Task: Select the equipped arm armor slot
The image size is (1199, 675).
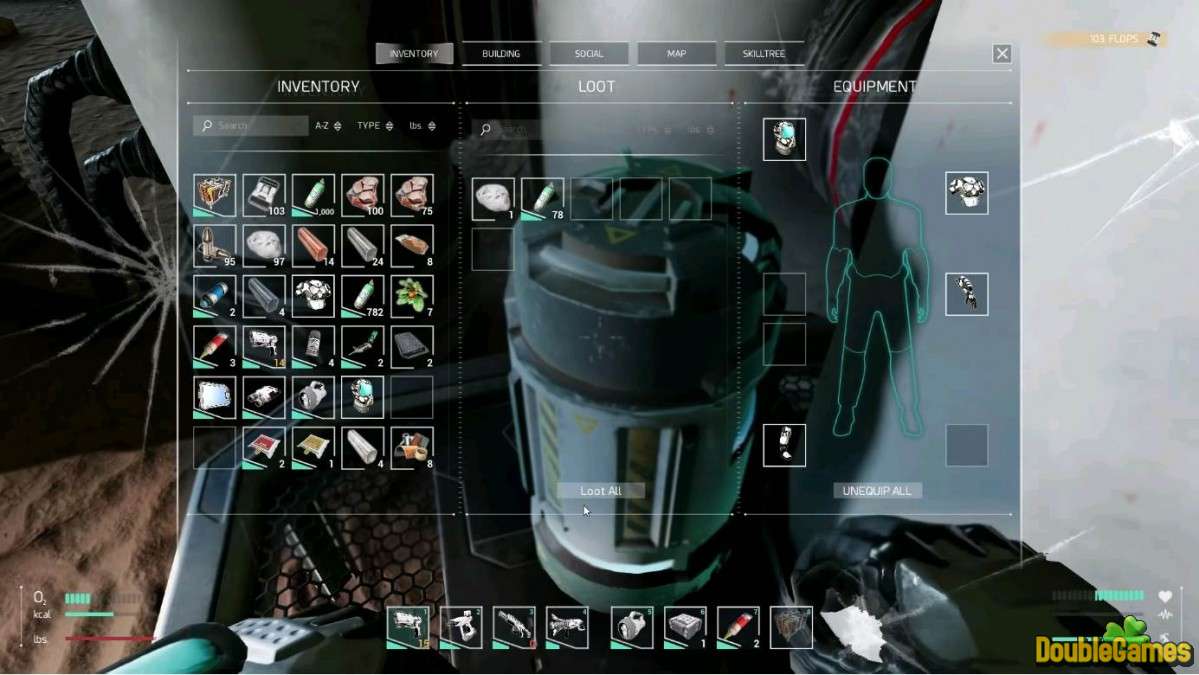Action: (x=967, y=294)
